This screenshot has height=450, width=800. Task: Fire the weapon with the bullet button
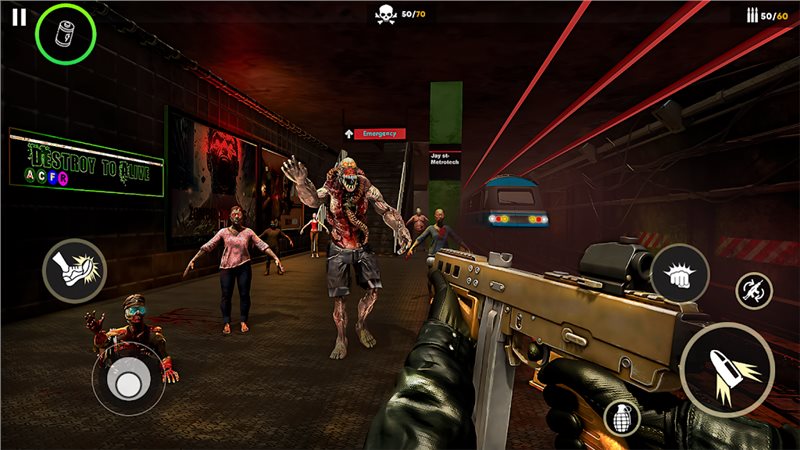[x=726, y=370]
